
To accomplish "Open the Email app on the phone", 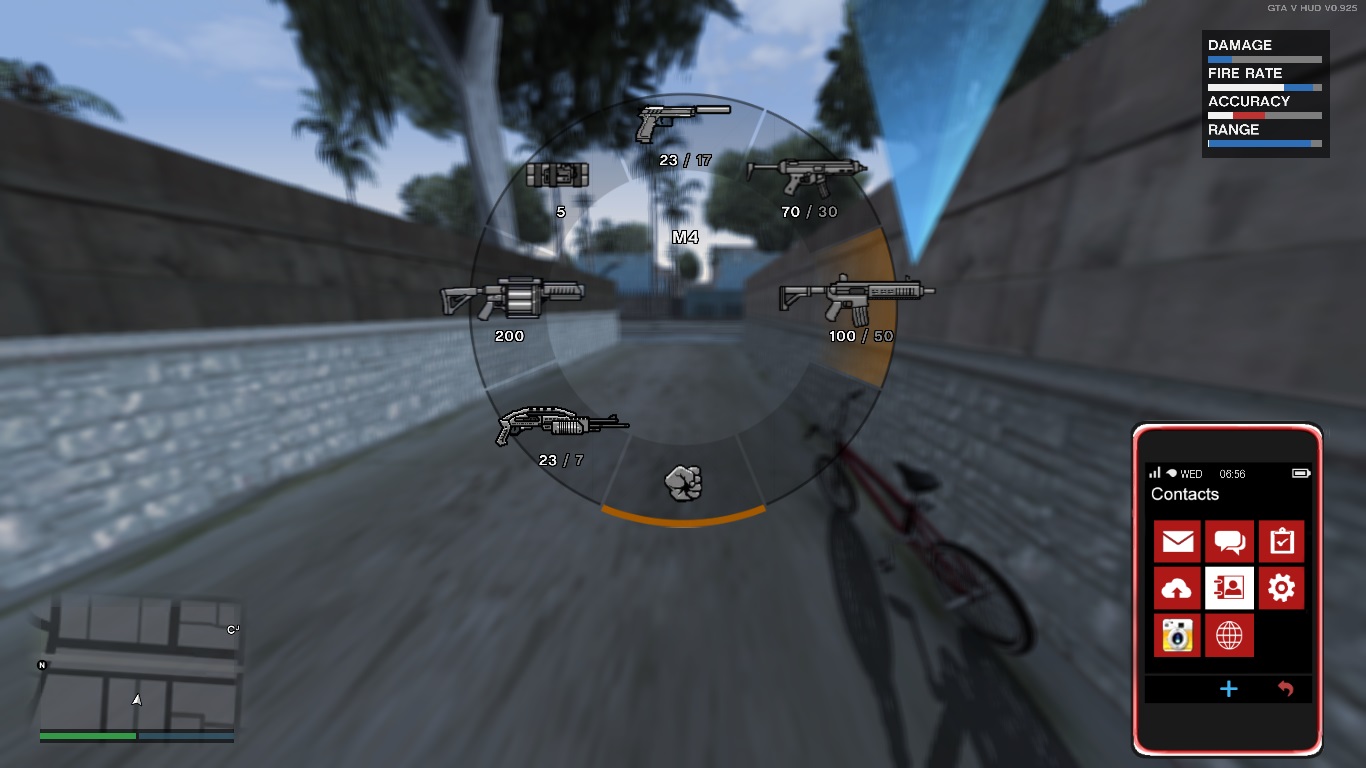I will tap(1177, 541).
